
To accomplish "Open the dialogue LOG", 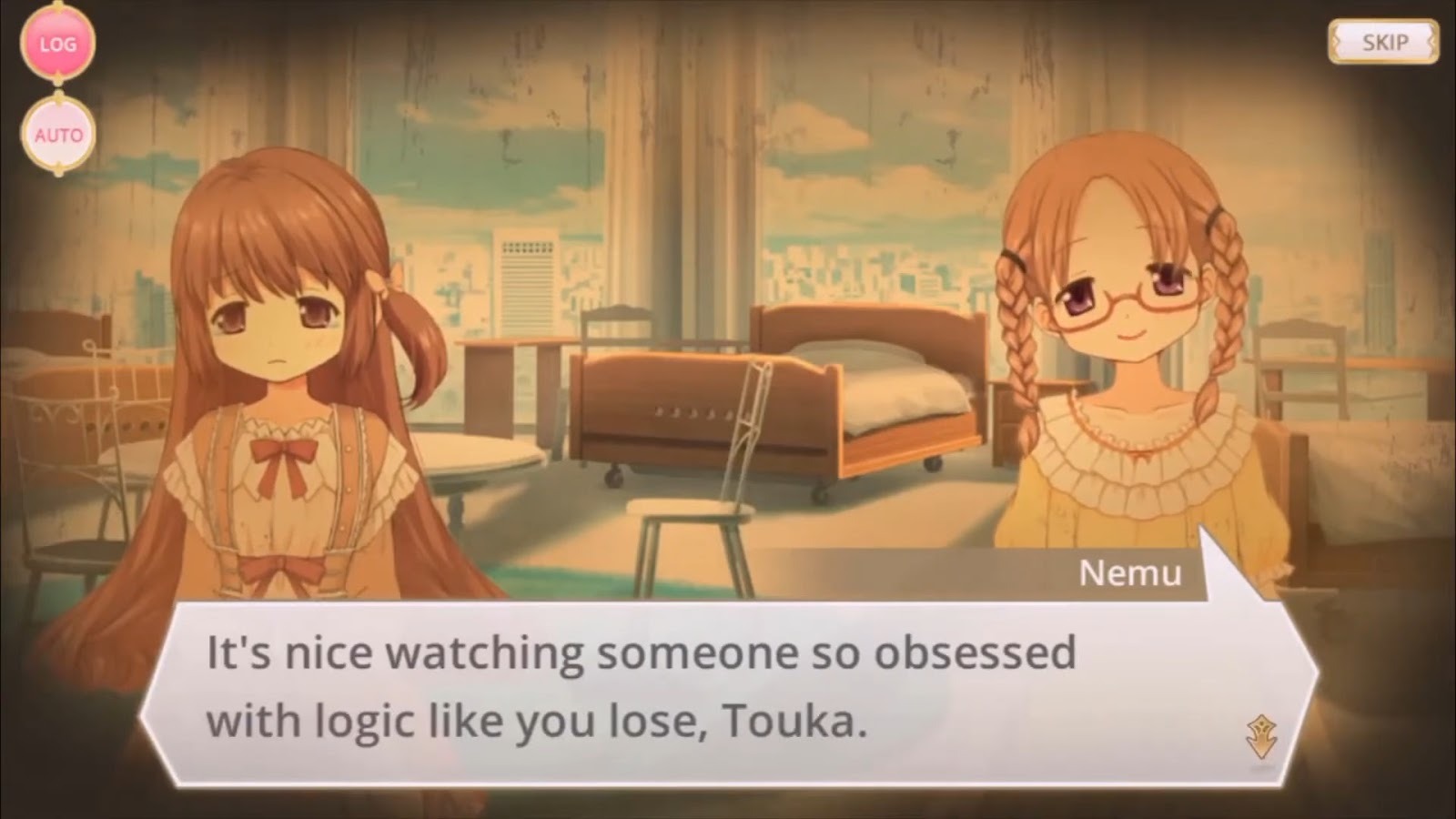I will point(57,44).
